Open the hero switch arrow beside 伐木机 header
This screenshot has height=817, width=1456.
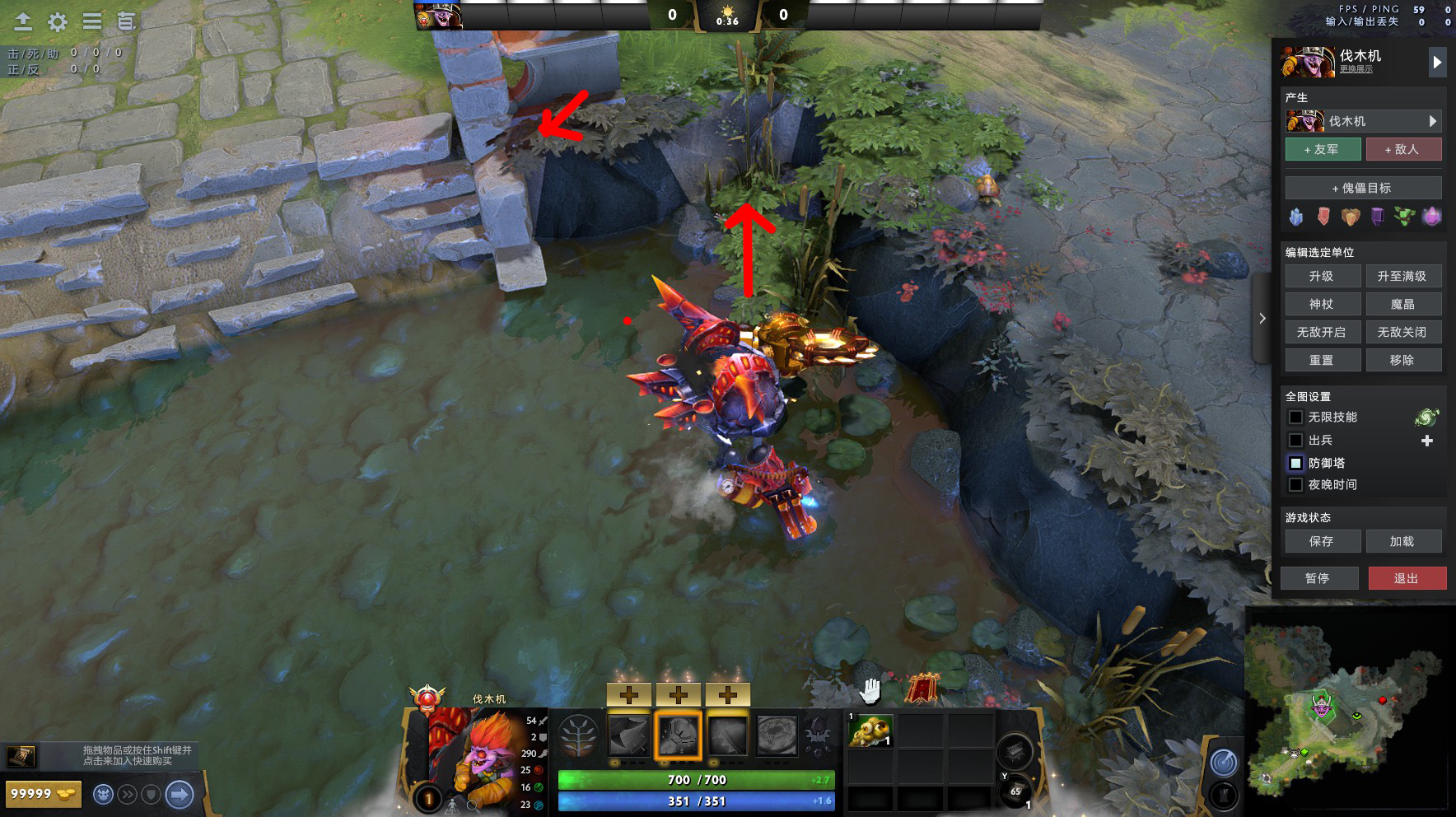[1438, 61]
